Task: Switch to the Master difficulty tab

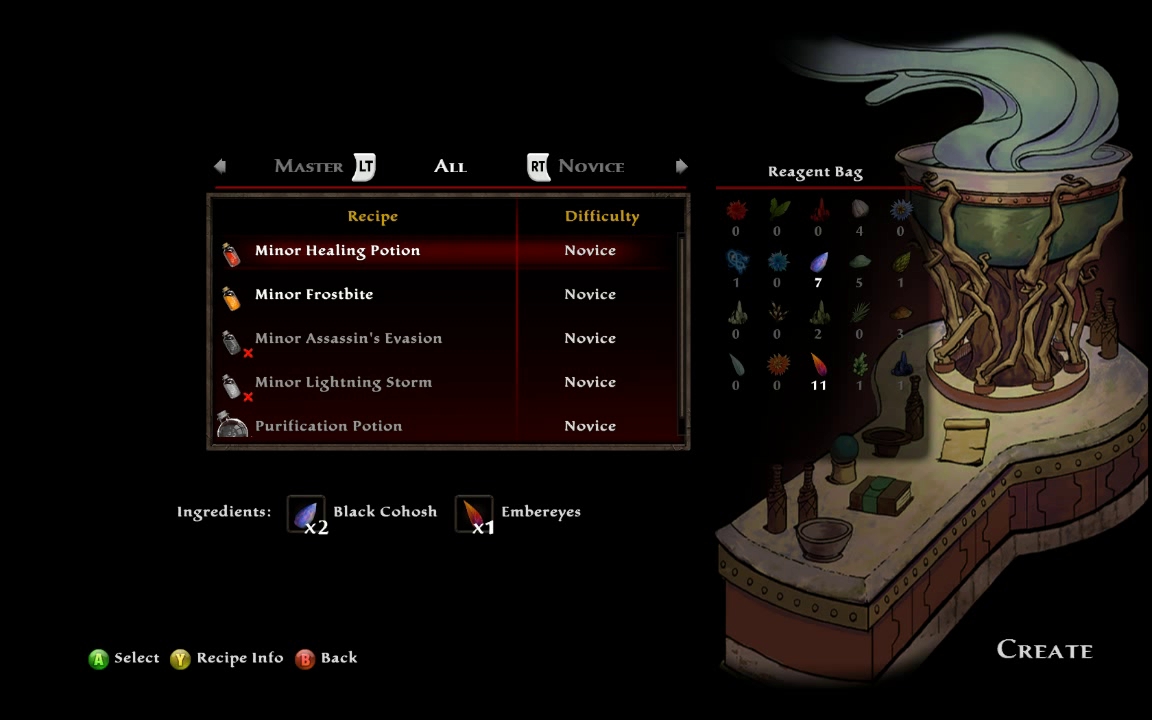Action: click(x=309, y=167)
